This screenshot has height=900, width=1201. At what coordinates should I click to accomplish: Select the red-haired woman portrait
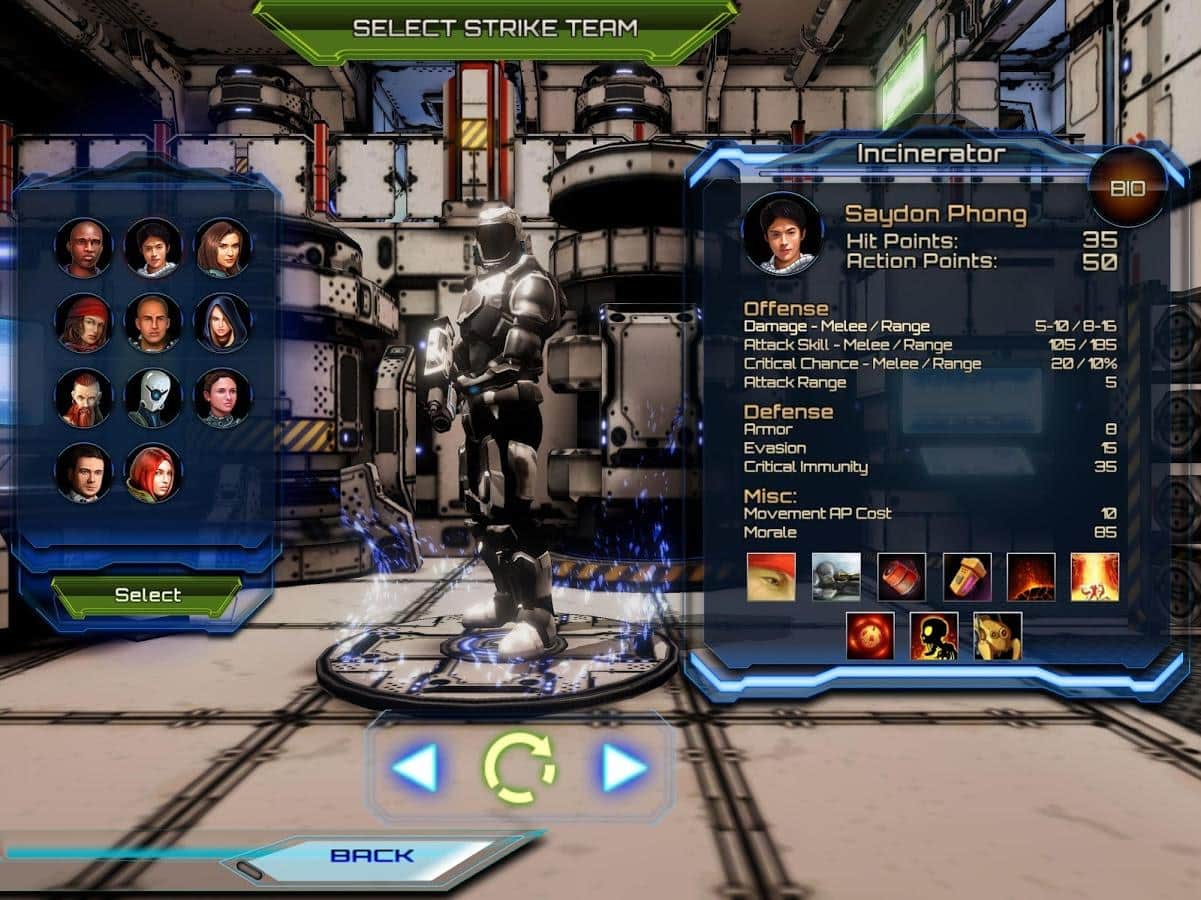pyautogui.click(x=153, y=472)
